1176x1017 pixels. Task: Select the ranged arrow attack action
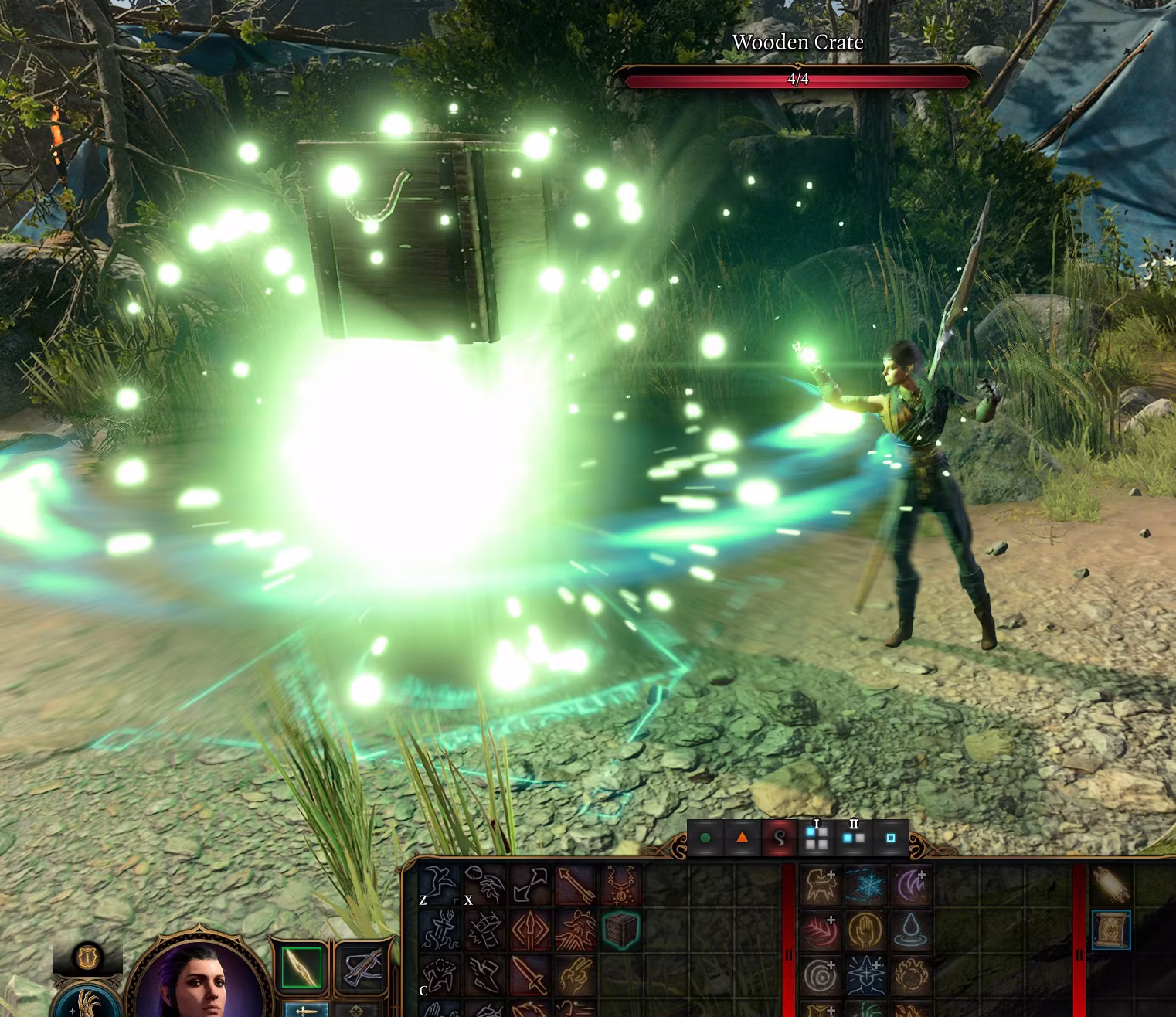575,885
